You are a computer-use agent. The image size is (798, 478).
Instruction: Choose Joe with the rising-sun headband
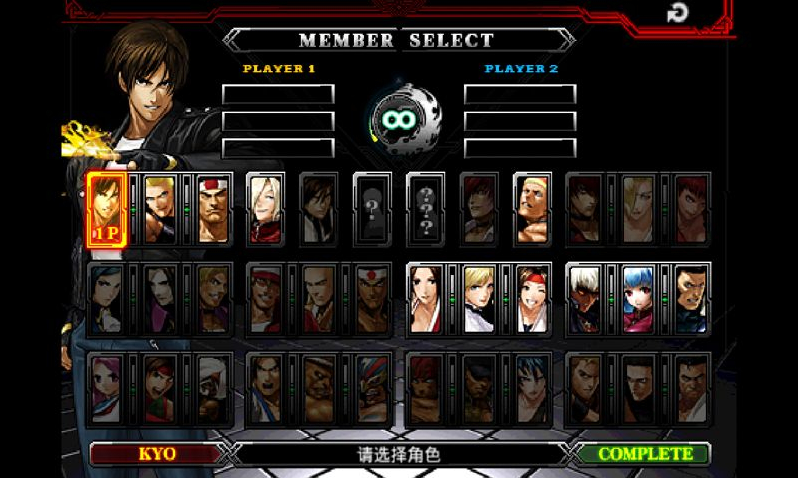coord(372,298)
